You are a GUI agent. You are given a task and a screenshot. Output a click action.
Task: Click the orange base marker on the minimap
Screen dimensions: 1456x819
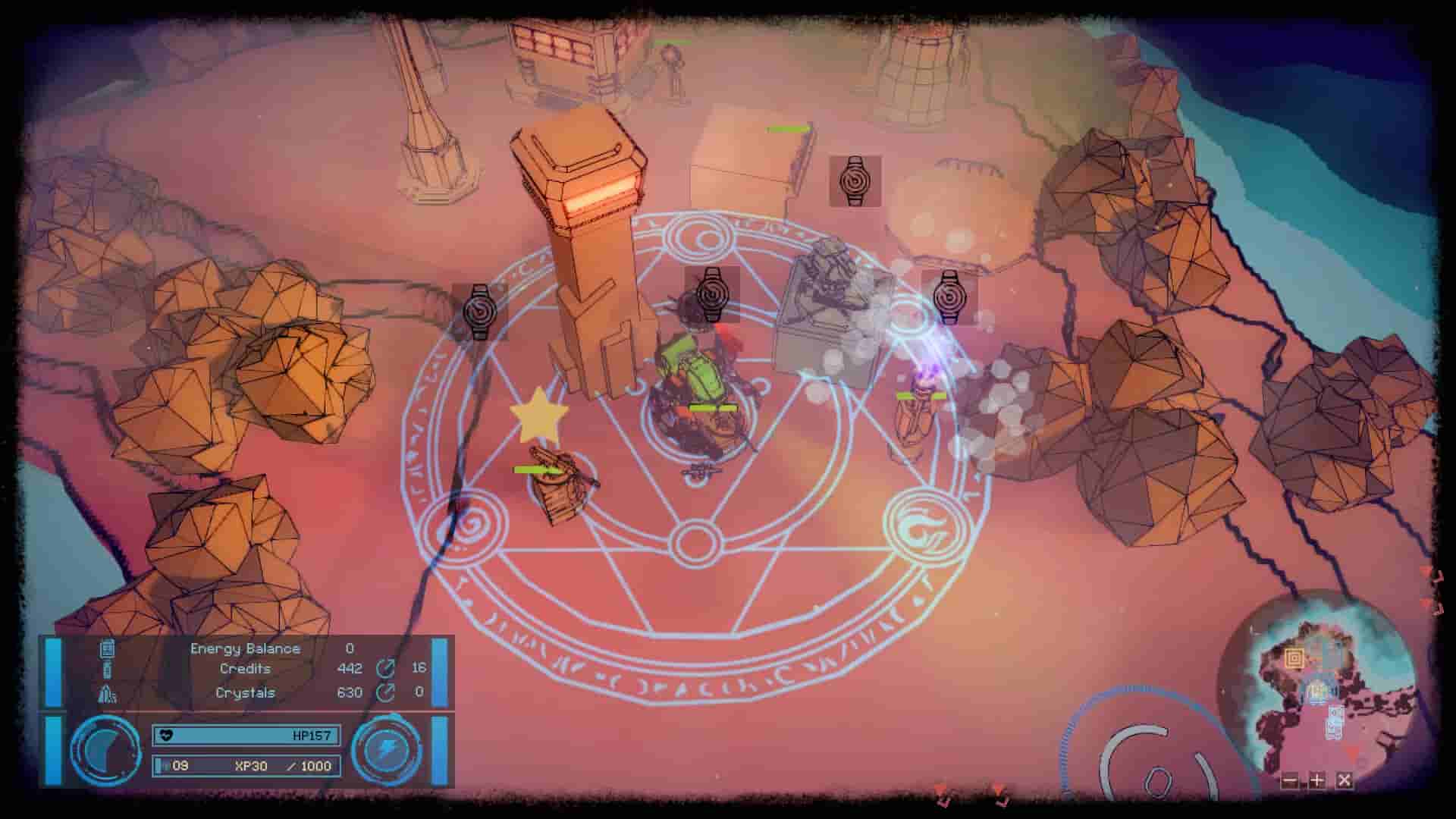[1294, 658]
